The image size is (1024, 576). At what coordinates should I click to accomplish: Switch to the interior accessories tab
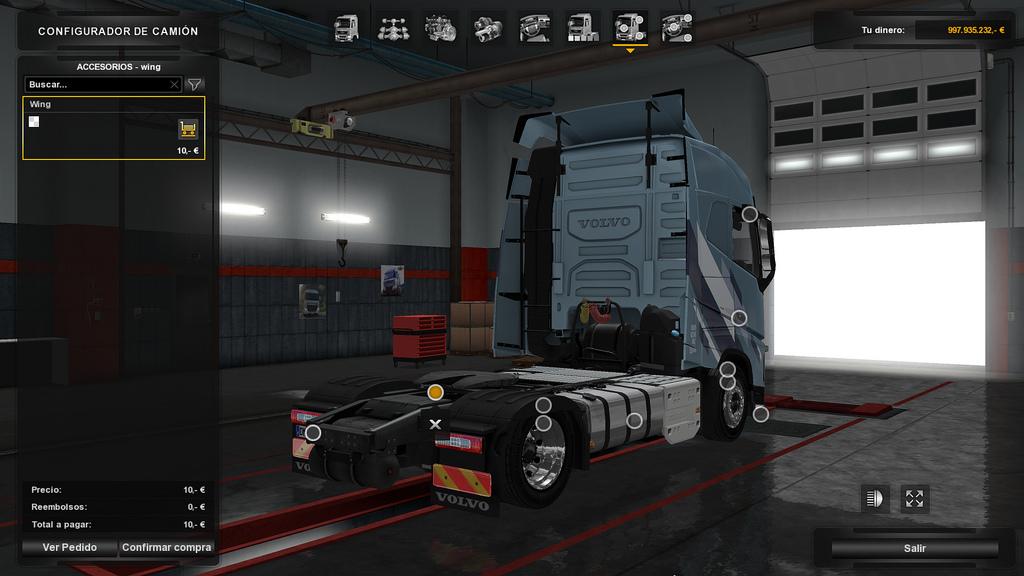678,27
